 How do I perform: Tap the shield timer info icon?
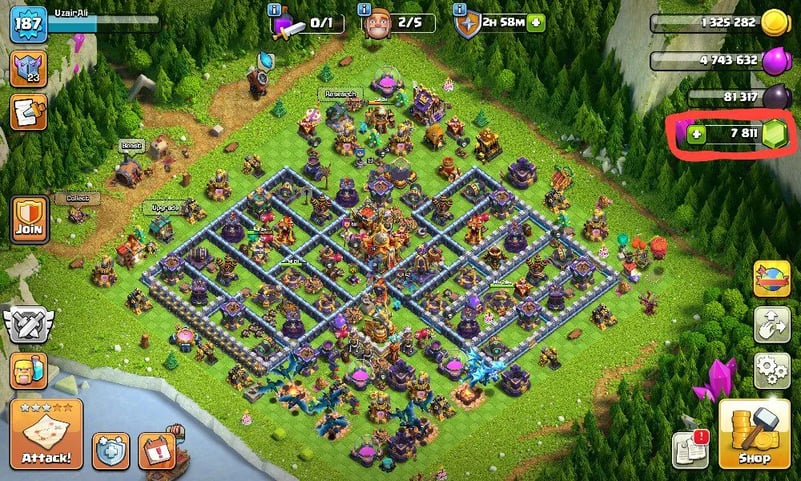(x=460, y=9)
